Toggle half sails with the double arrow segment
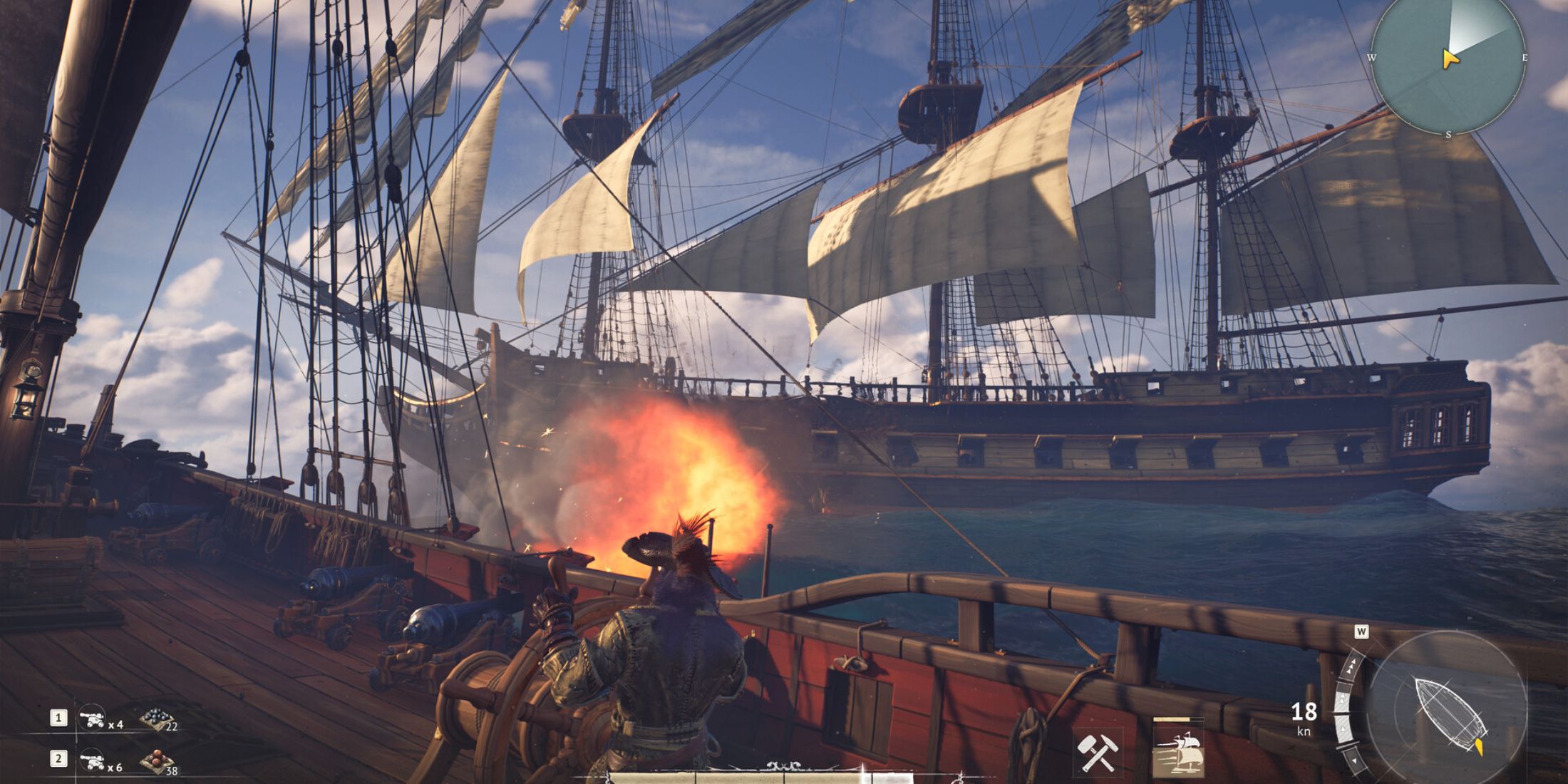Screen dimensions: 1568x784 1343,698
